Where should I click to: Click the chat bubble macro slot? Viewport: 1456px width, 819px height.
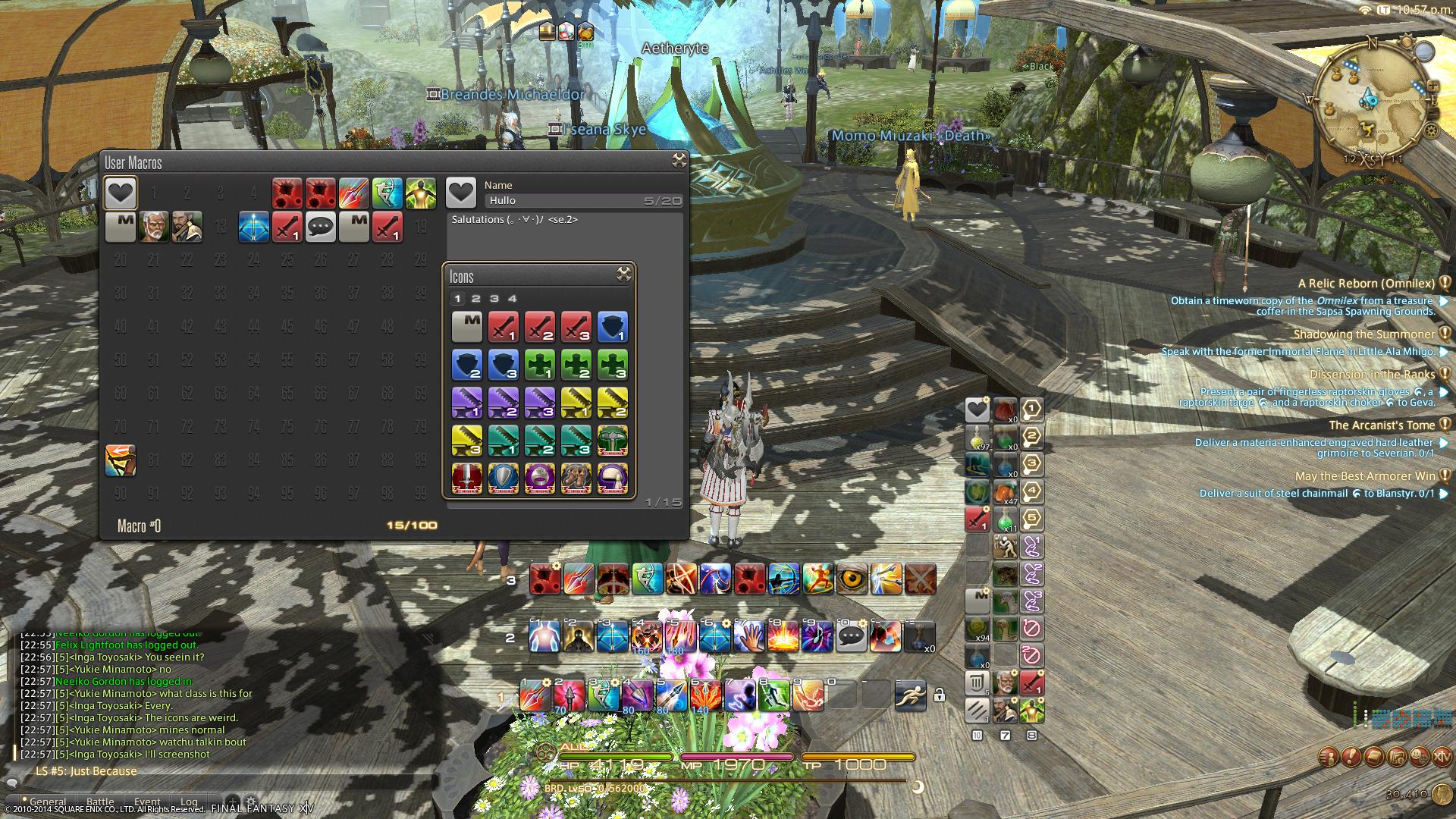click(x=319, y=227)
